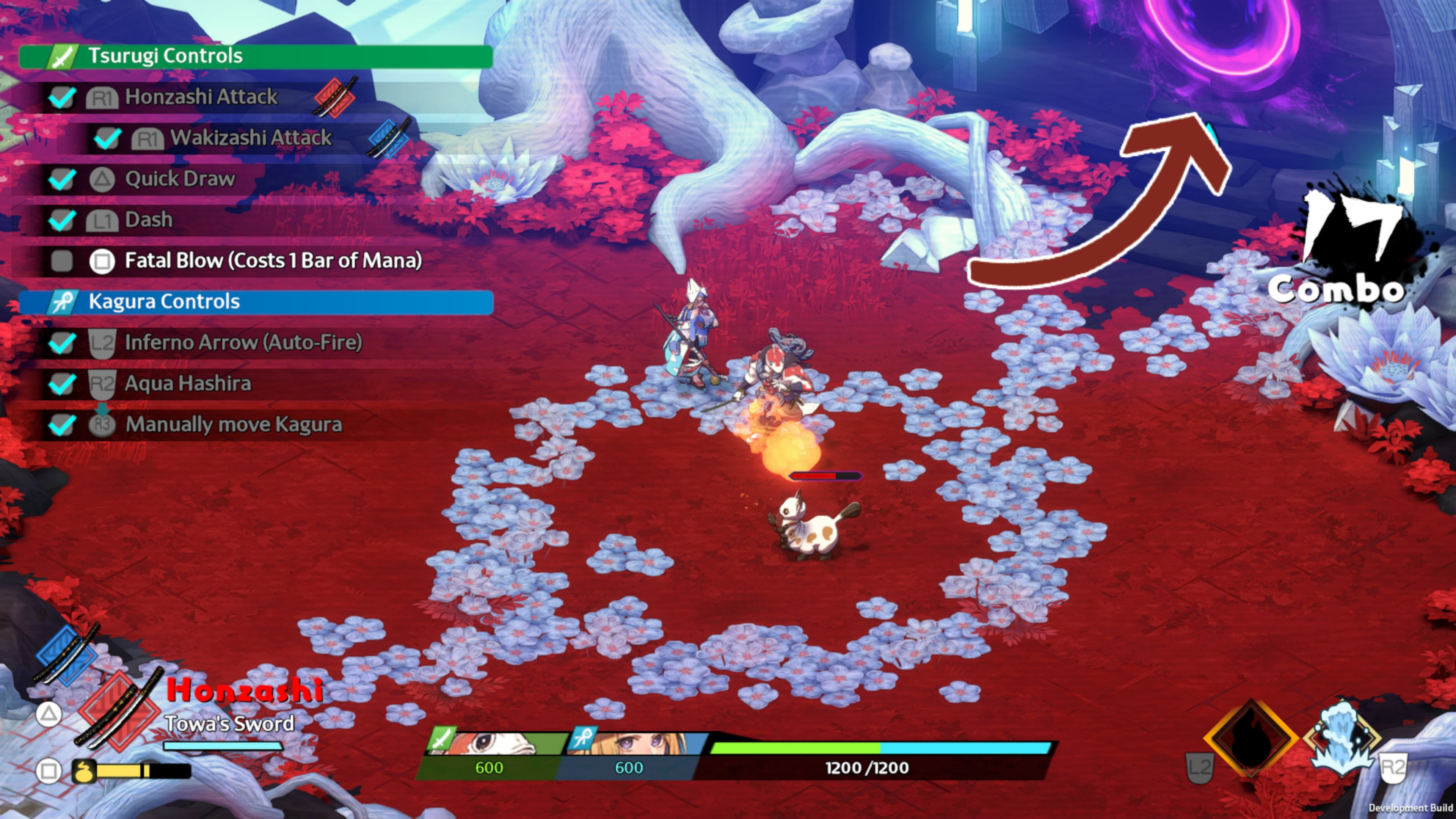This screenshot has height=819, width=1456.
Task: Toggle the Dash control checkbox
Action: pyautogui.click(x=61, y=220)
